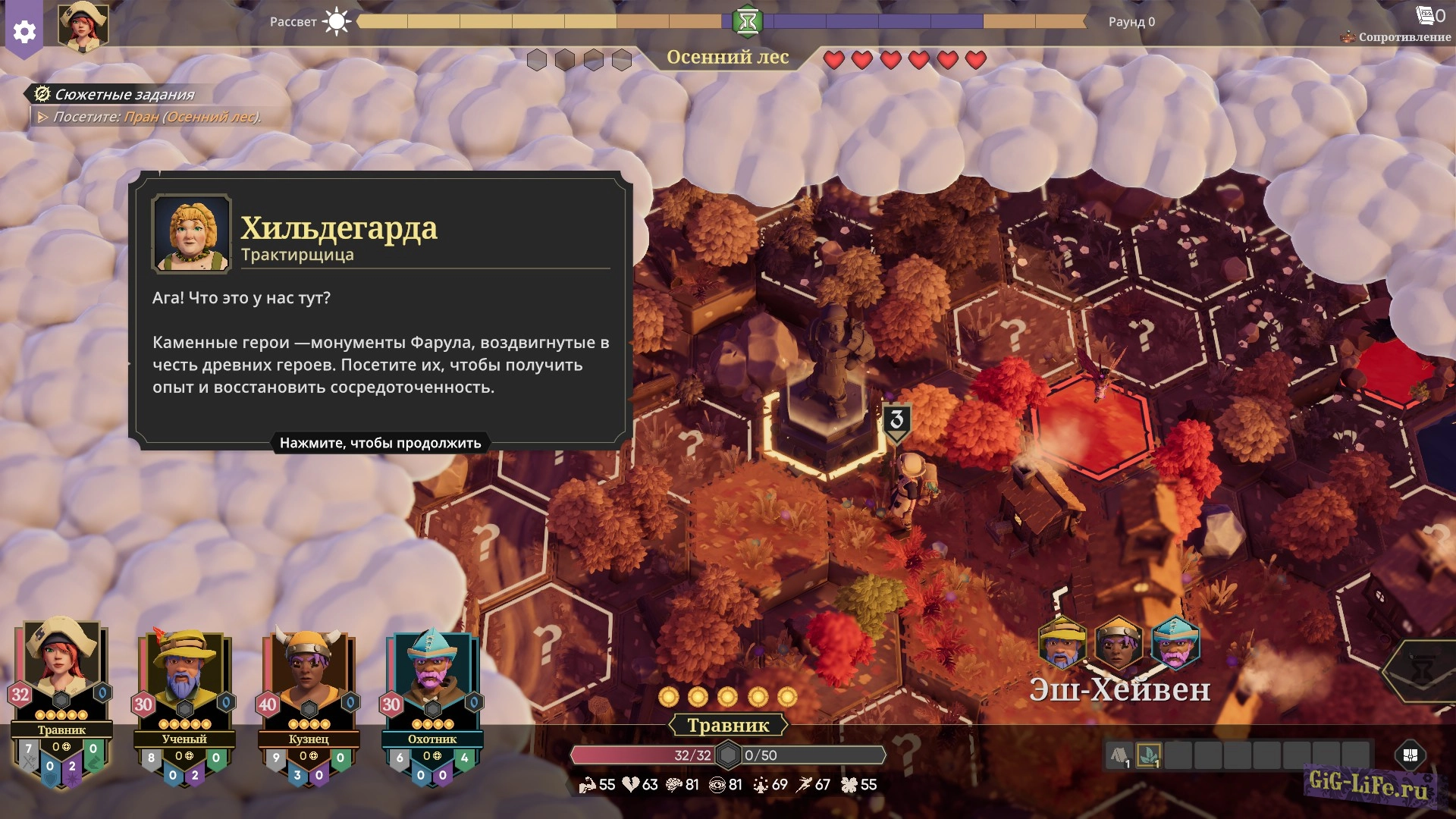Select the tent item inventory slot
The height and width of the screenshot is (819, 1456).
[x=1120, y=755]
